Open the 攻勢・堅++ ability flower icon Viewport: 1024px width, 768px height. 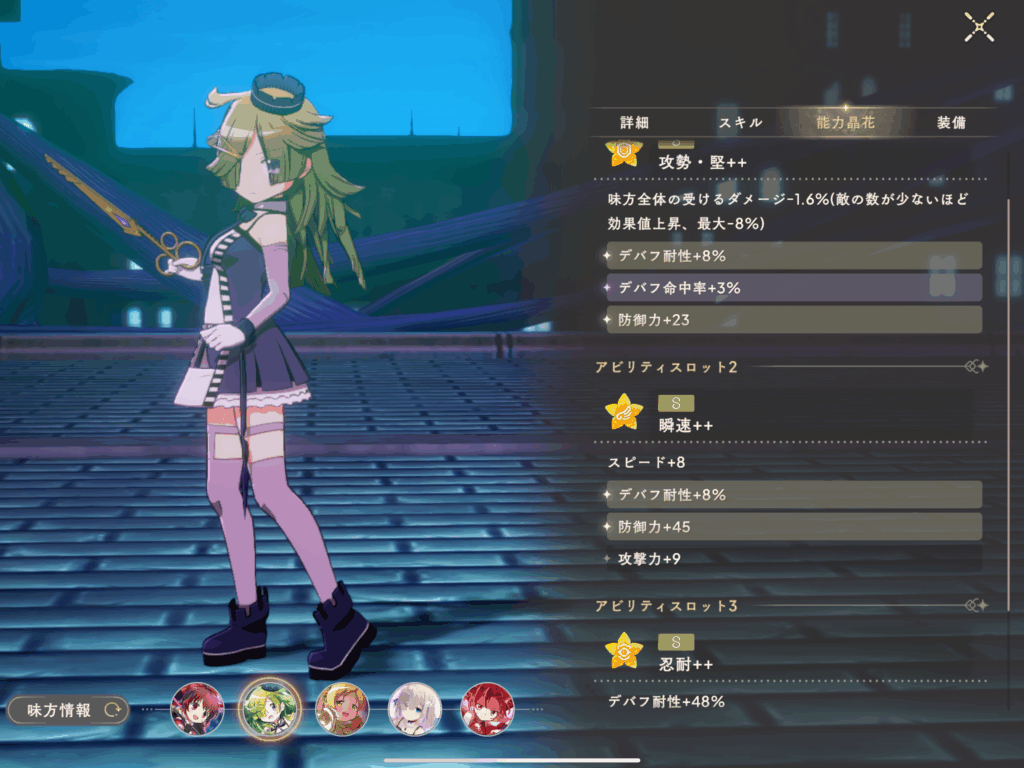(622, 153)
